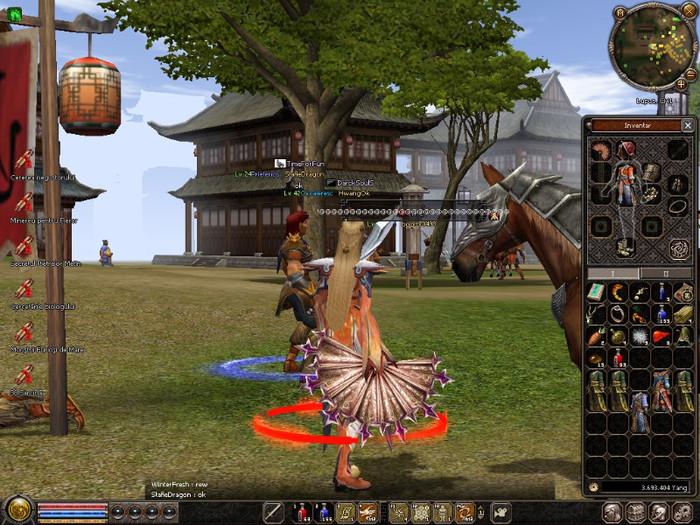The image size is (700, 525).
Task: Switch to inventory page I
Action: 612,273
